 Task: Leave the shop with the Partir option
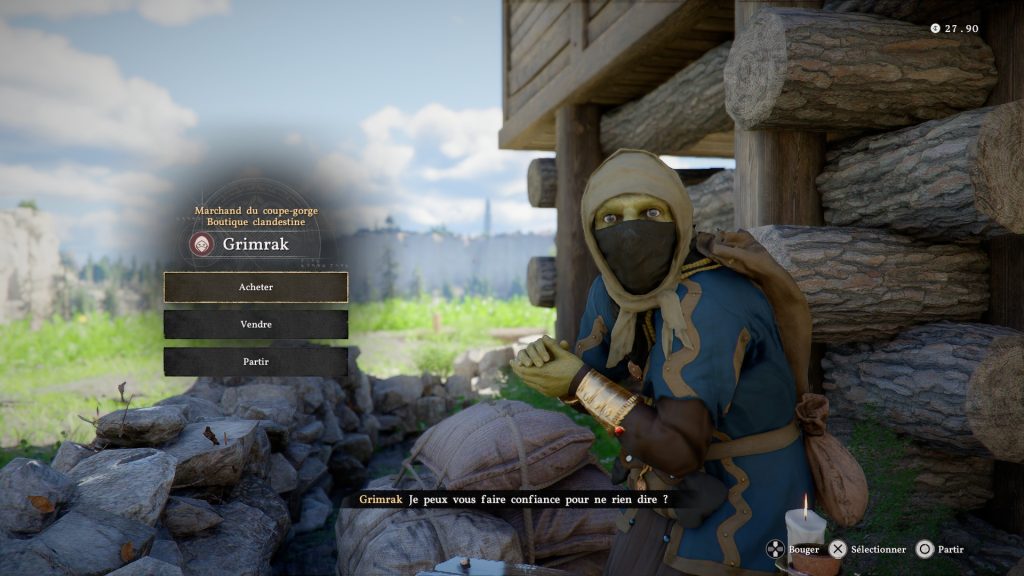click(x=256, y=361)
